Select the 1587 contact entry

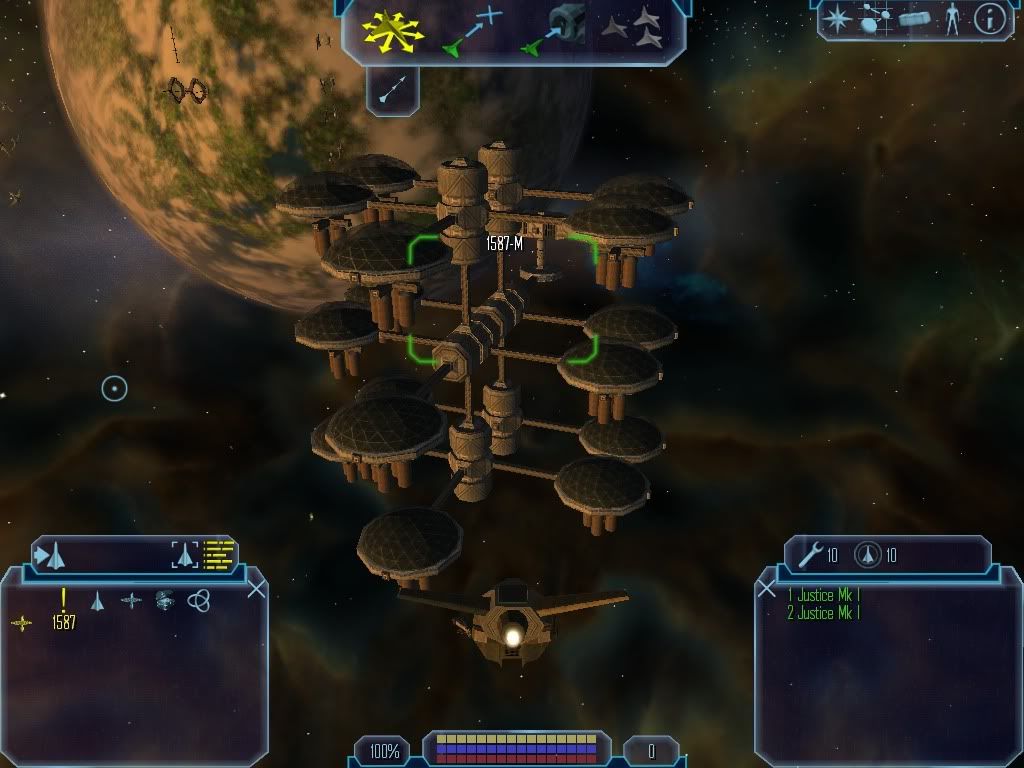(63, 622)
